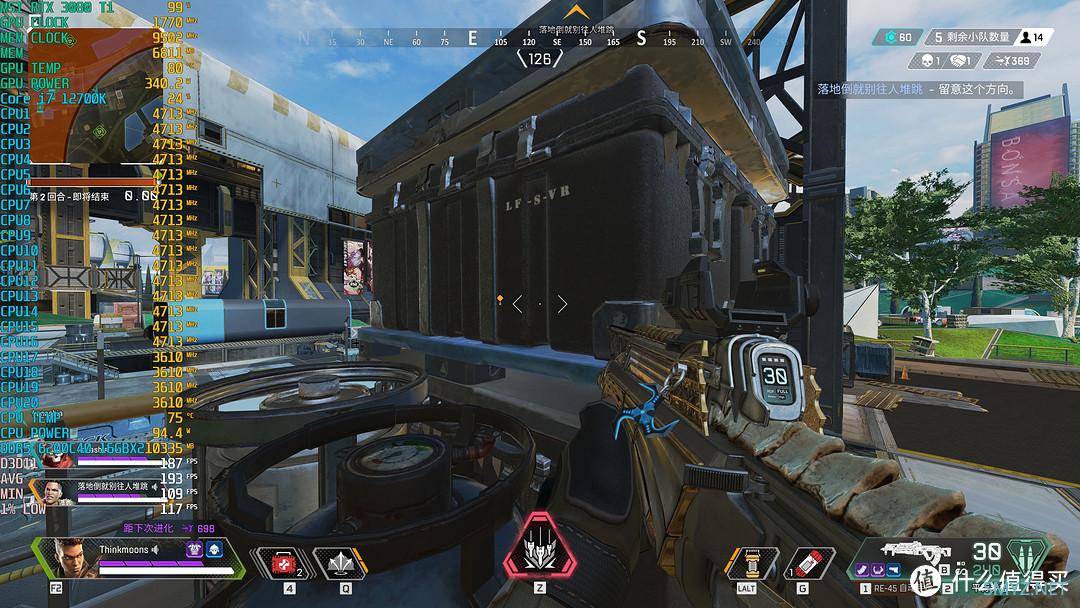Activate the tactical ability icon
Viewport: 1080px width, 608px height.
pos(339,563)
